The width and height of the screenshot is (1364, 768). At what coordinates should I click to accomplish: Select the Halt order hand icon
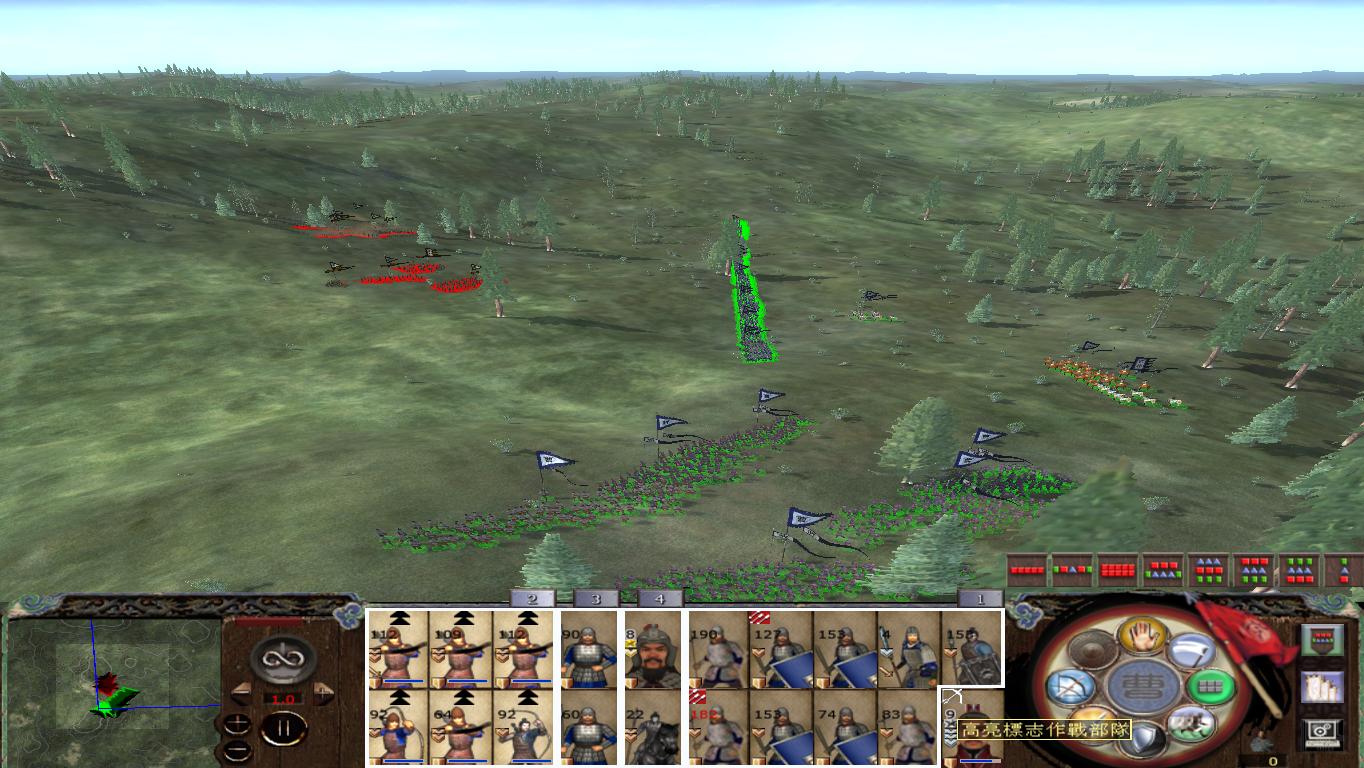[x=1141, y=635]
